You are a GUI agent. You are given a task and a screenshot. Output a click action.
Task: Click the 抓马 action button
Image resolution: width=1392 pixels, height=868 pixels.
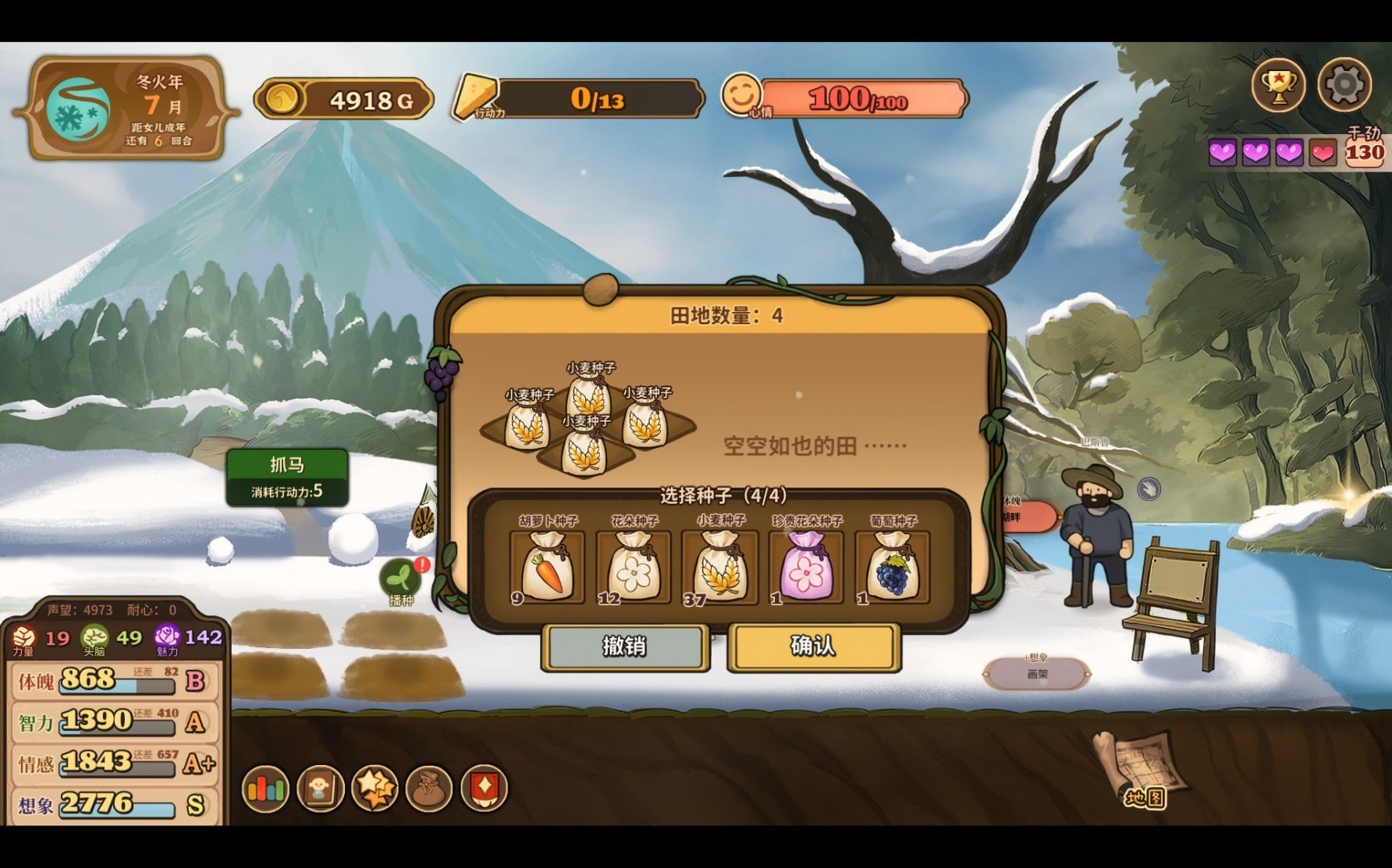coord(287,476)
